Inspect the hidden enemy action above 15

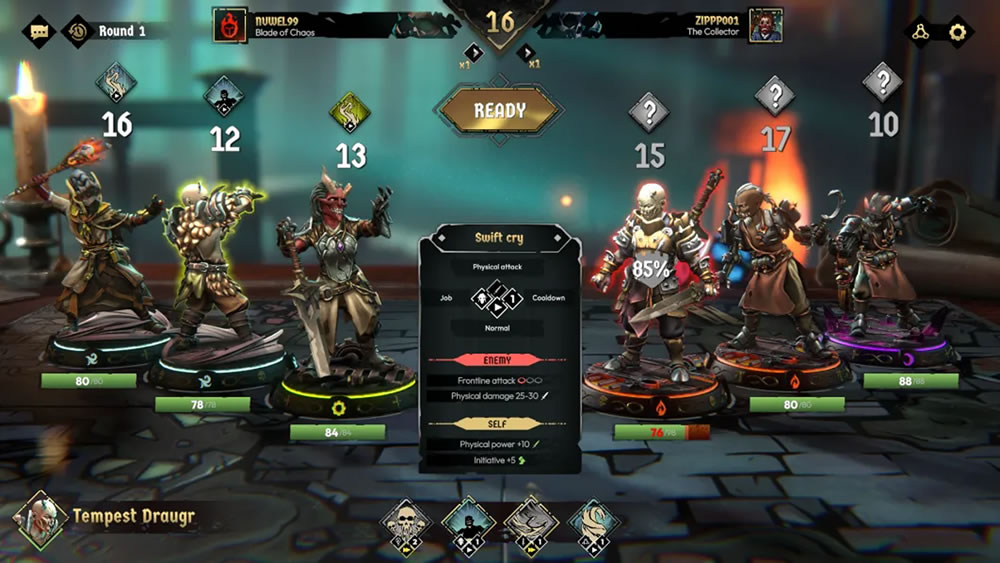click(649, 112)
